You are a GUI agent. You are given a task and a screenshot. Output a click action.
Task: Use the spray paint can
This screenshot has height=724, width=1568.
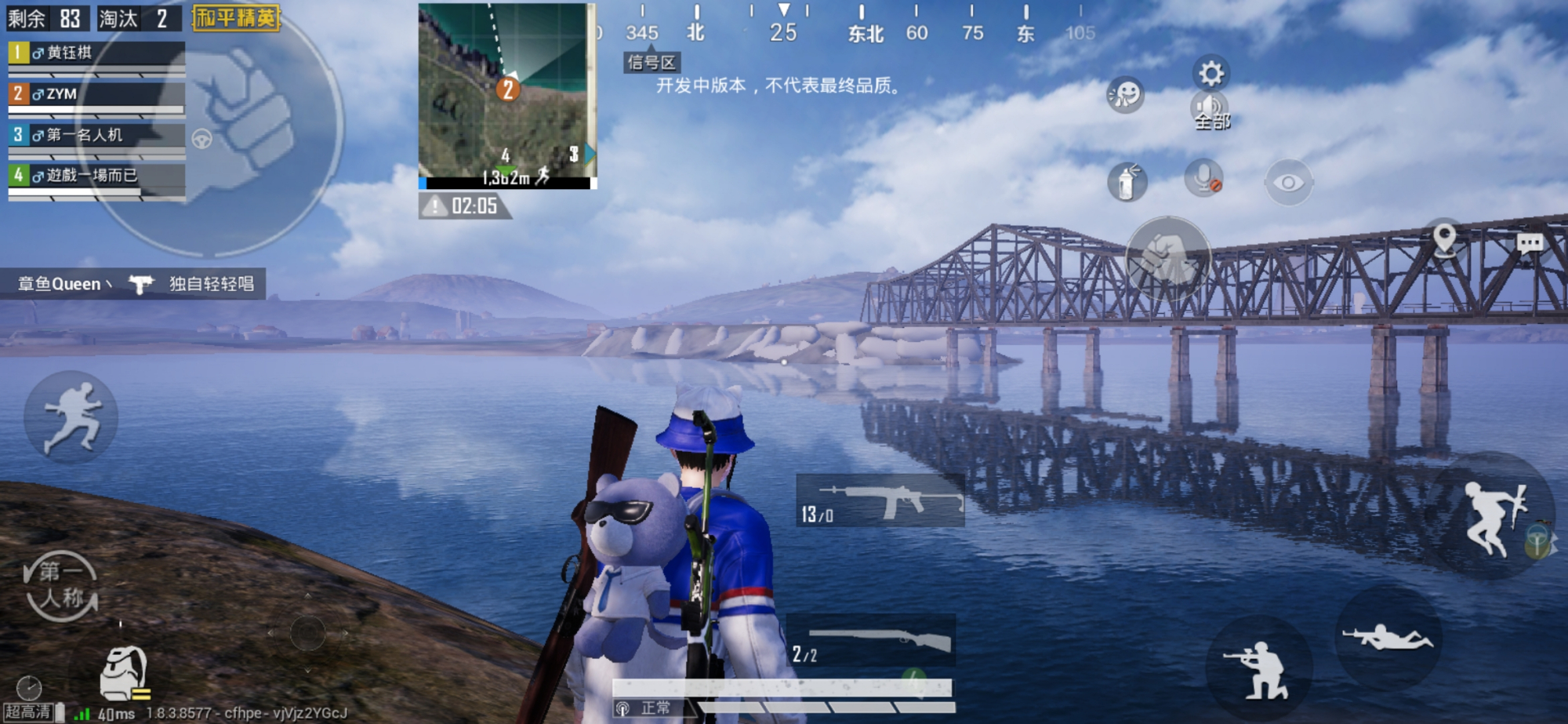[1127, 182]
